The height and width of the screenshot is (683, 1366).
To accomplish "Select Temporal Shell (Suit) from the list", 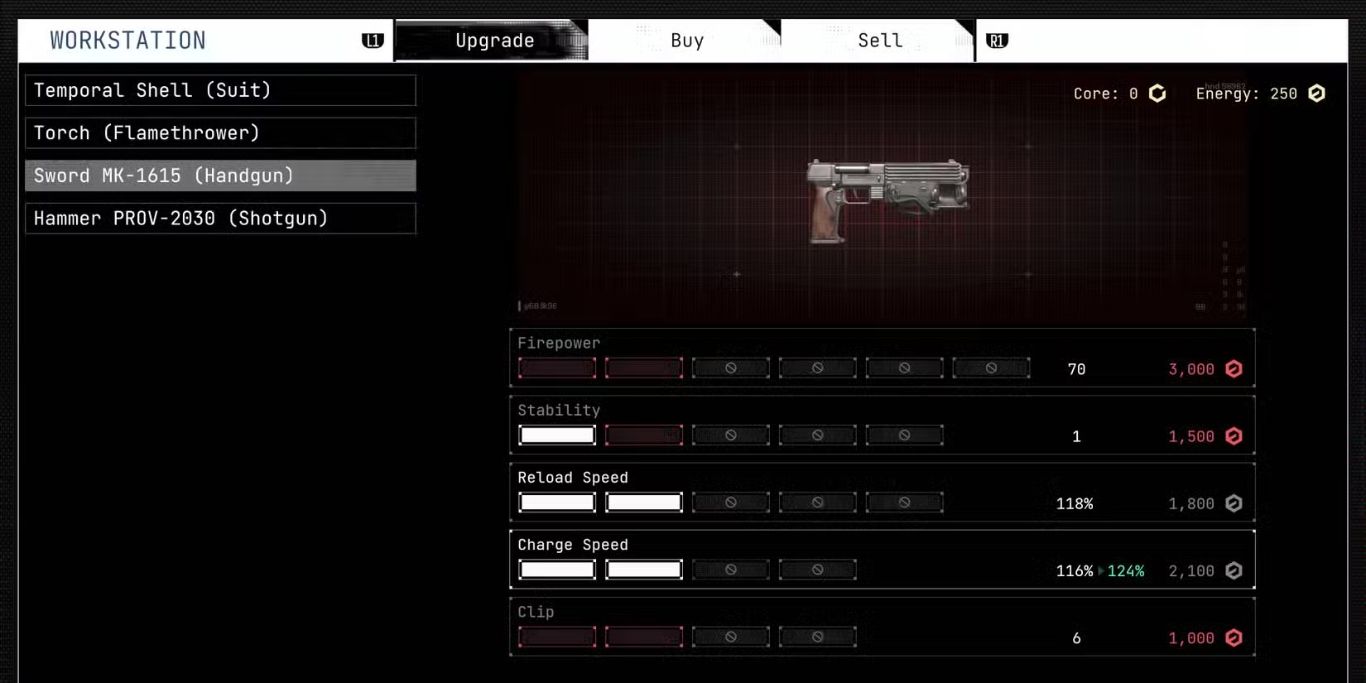I will pos(220,90).
